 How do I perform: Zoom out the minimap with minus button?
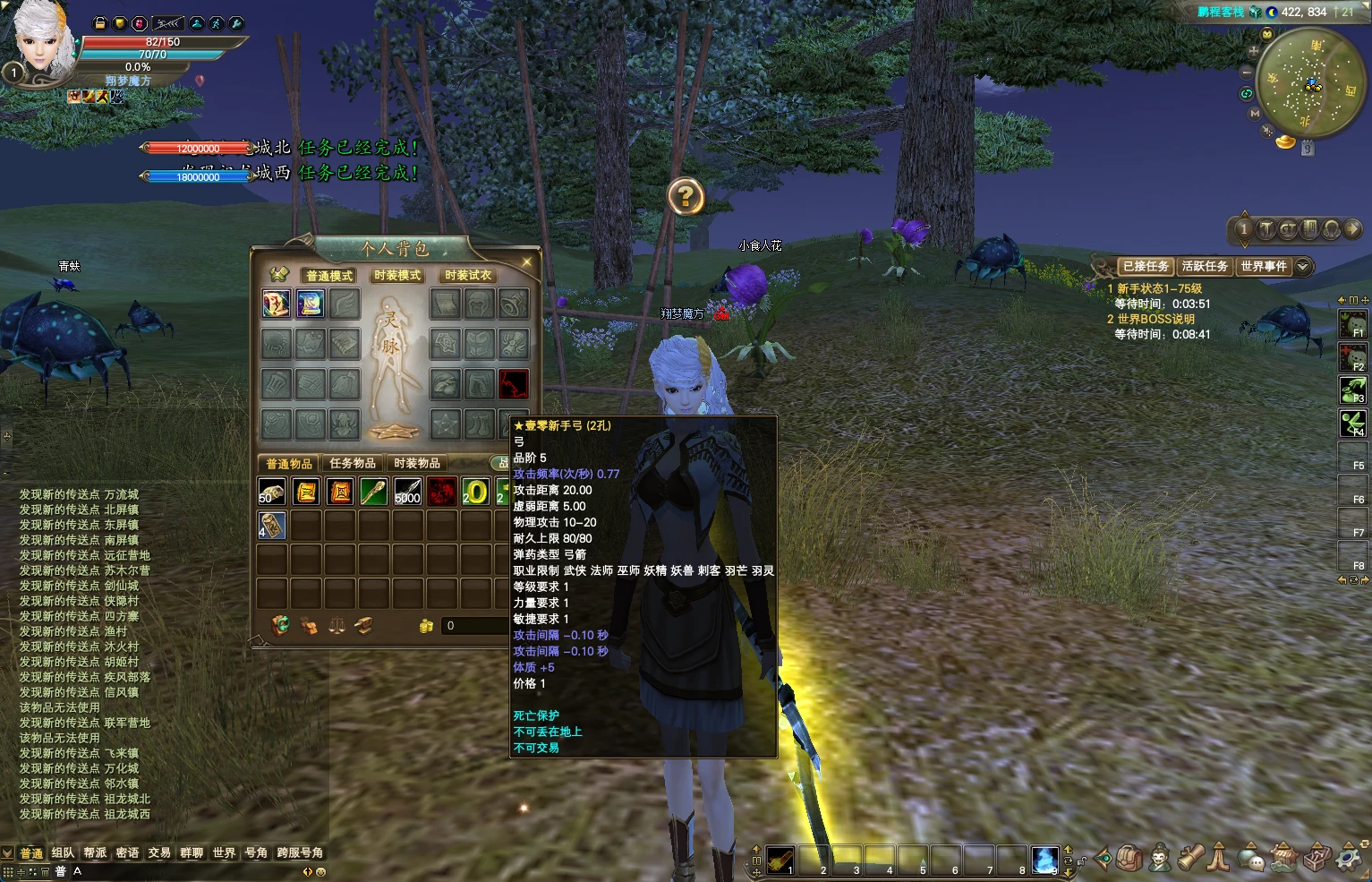[x=1247, y=72]
